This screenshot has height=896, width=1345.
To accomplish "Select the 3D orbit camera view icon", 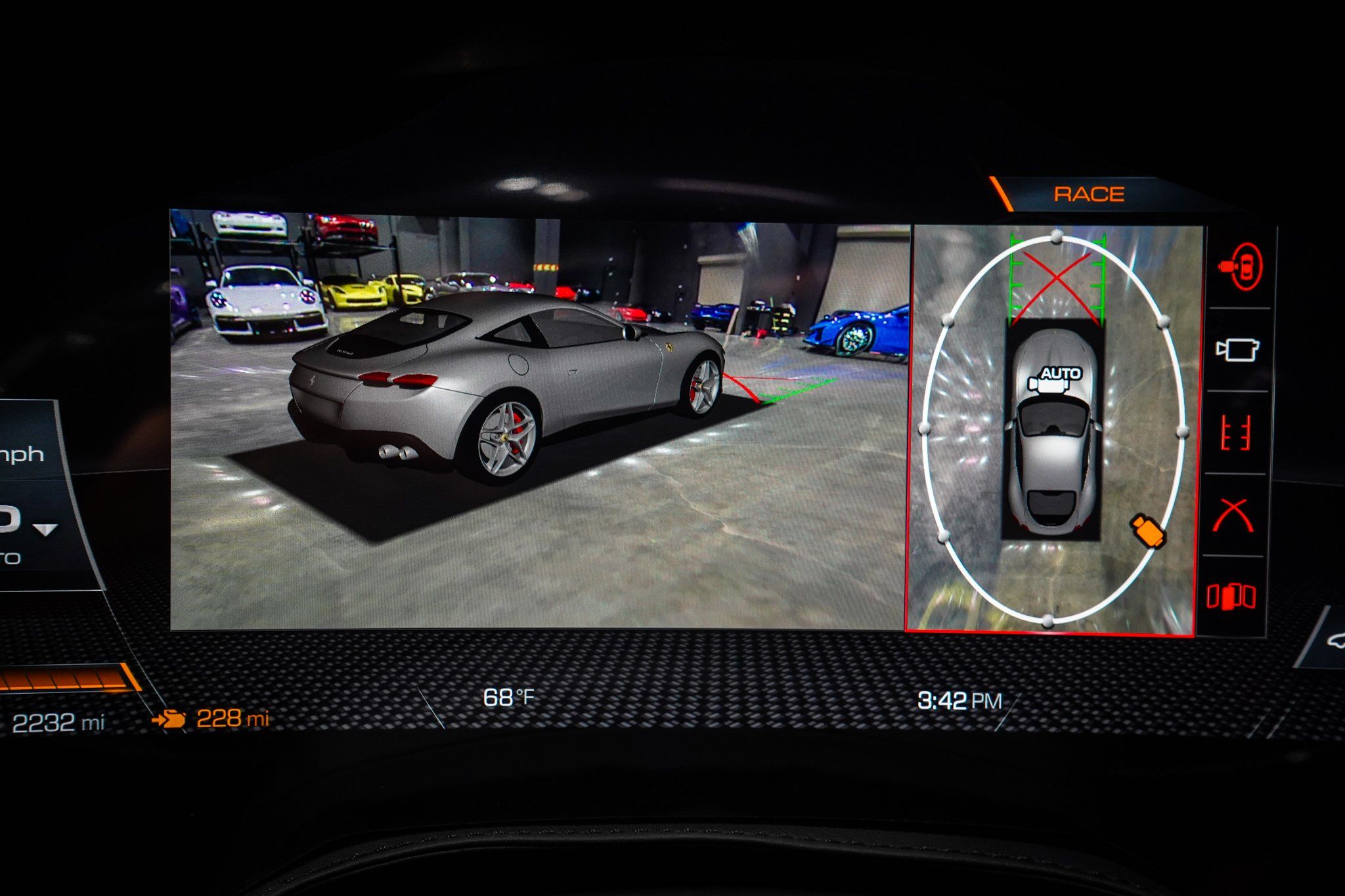I will pyautogui.click(x=1240, y=266).
